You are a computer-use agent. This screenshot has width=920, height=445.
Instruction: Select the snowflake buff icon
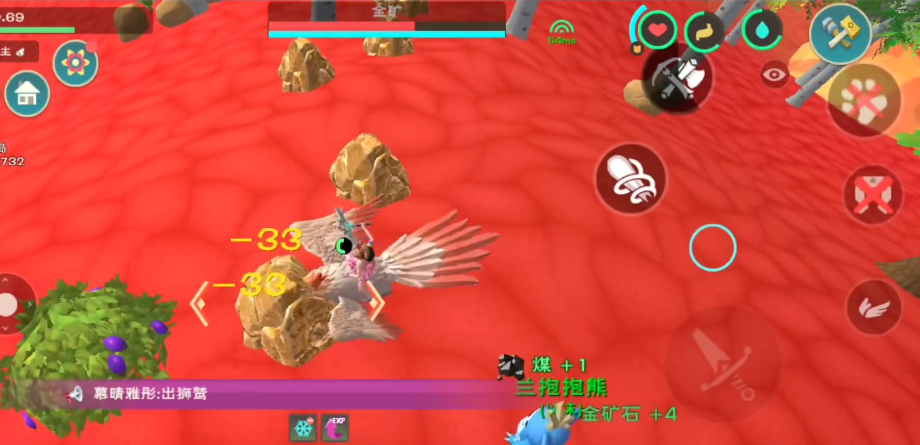[x=303, y=428]
